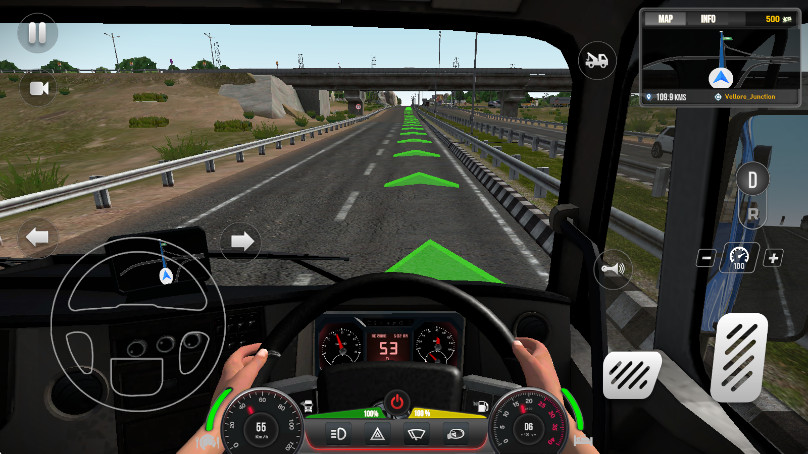The image size is (808, 454).
Task: Toggle the headlights
Action: [x=338, y=434]
